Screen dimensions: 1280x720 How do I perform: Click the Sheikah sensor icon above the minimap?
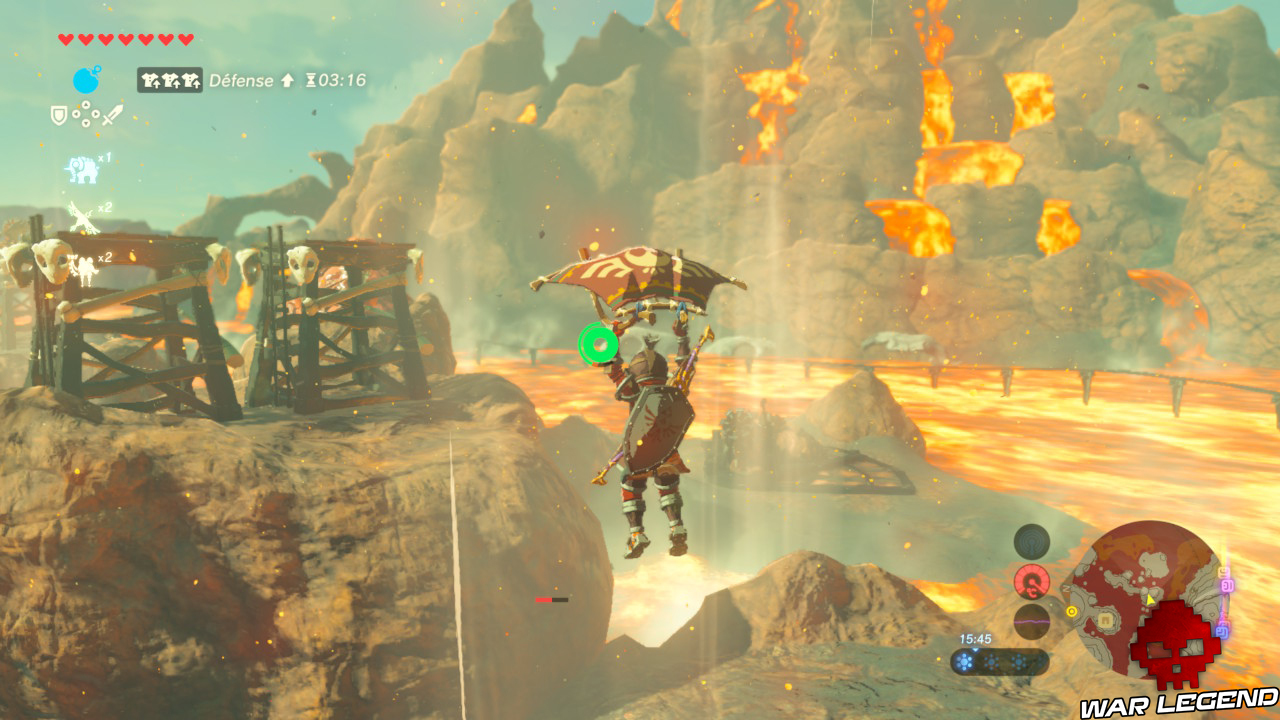click(x=1031, y=542)
